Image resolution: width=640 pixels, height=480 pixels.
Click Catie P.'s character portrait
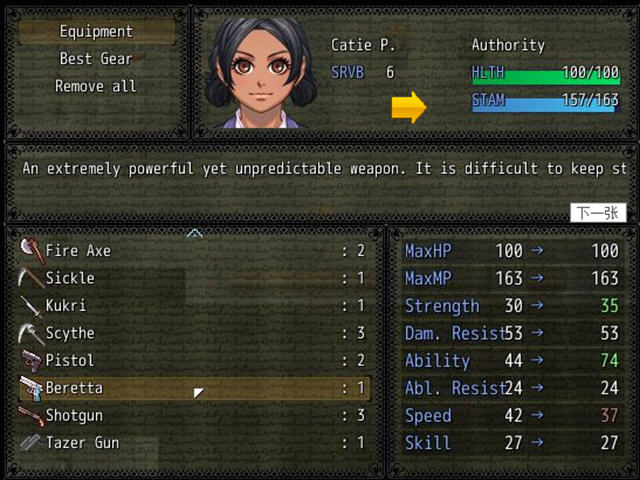(254, 74)
